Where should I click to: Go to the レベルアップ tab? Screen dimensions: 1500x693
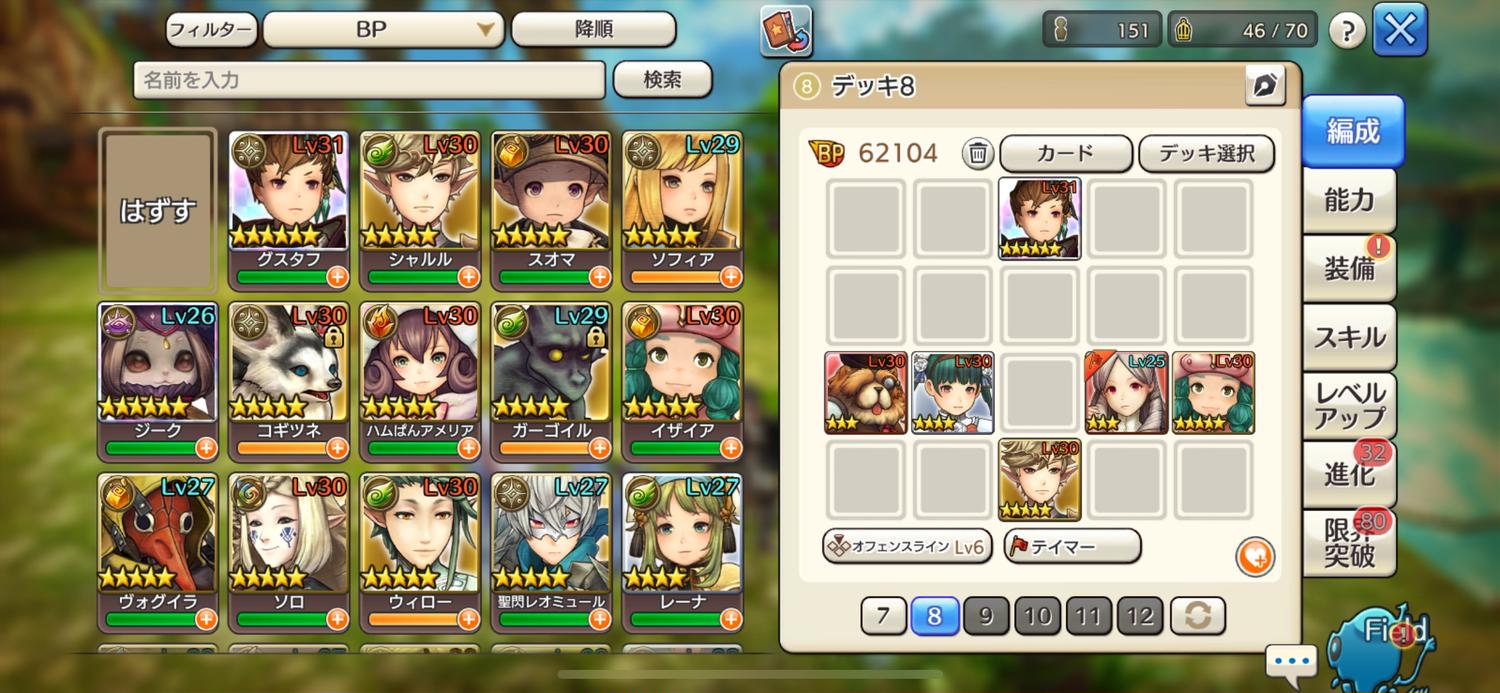[1349, 405]
